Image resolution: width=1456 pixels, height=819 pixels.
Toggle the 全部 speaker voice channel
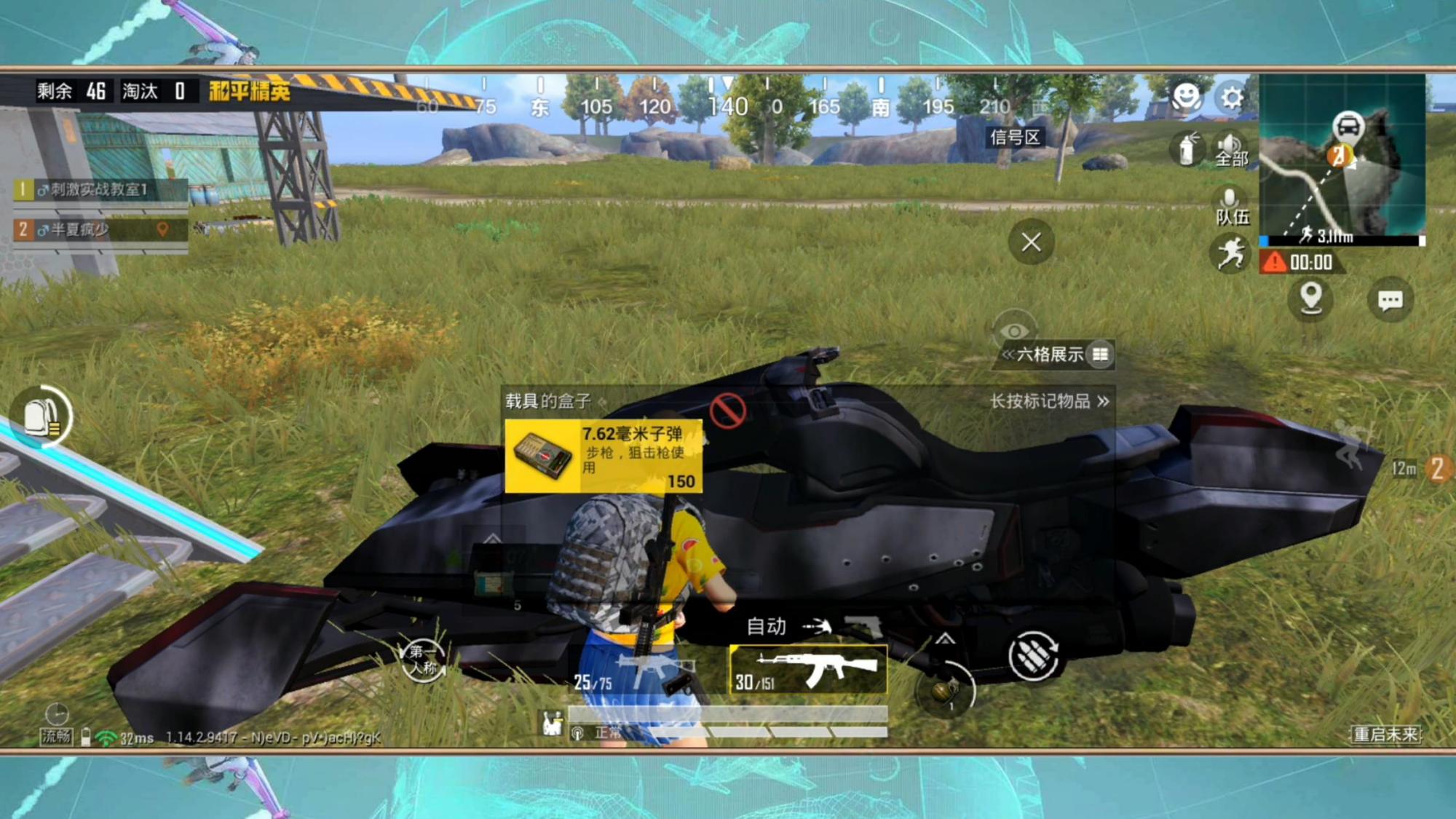pos(1230,149)
